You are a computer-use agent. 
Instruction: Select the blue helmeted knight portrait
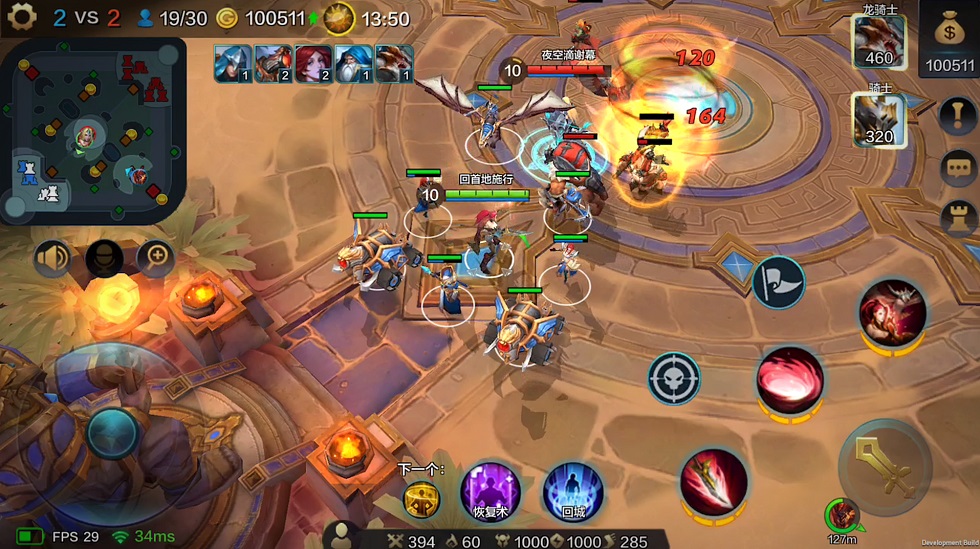click(232, 63)
